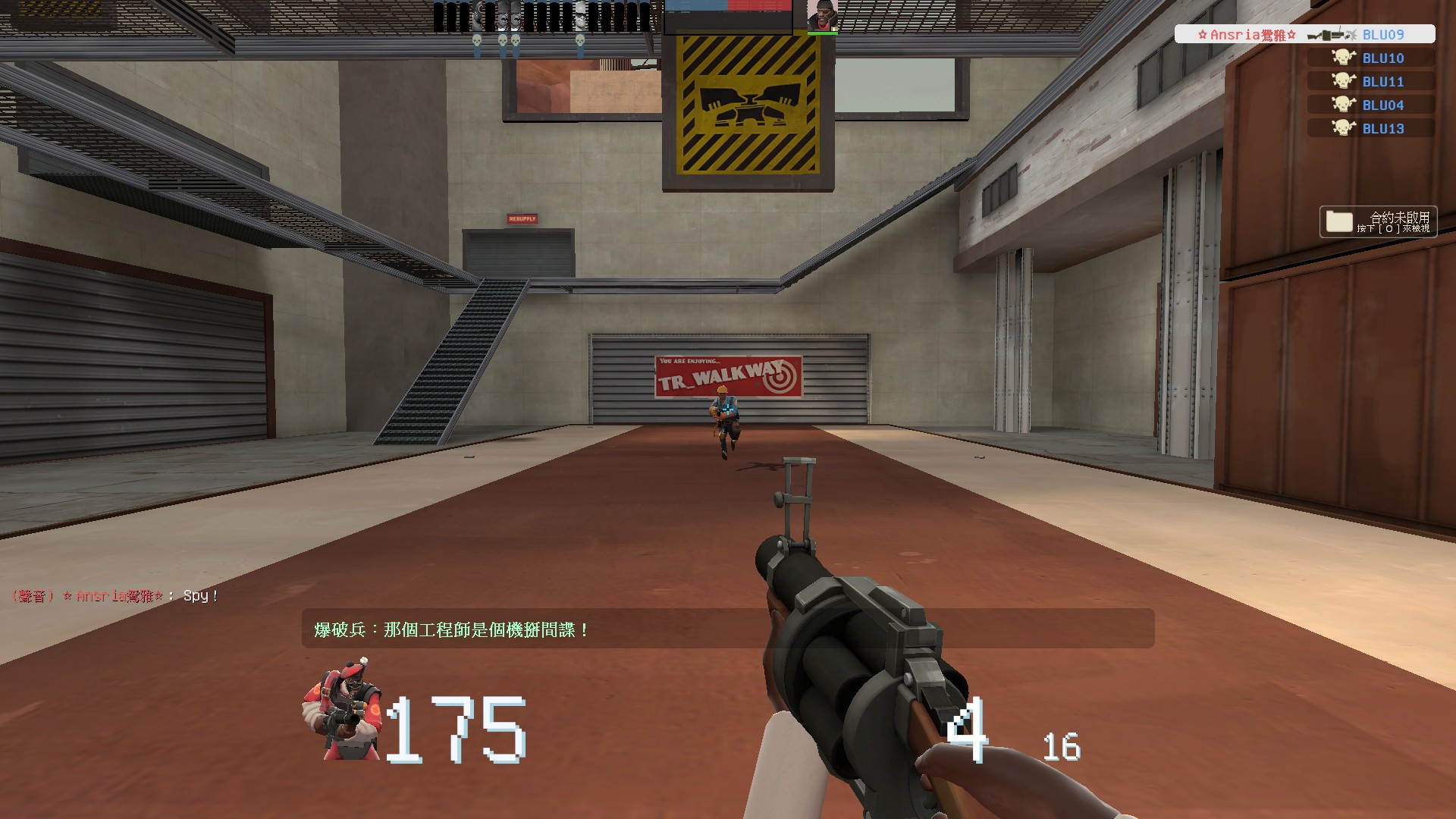The height and width of the screenshot is (819, 1456).
Task: Click the BLU09 name in the killfeed
Action: click(1385, 35)
